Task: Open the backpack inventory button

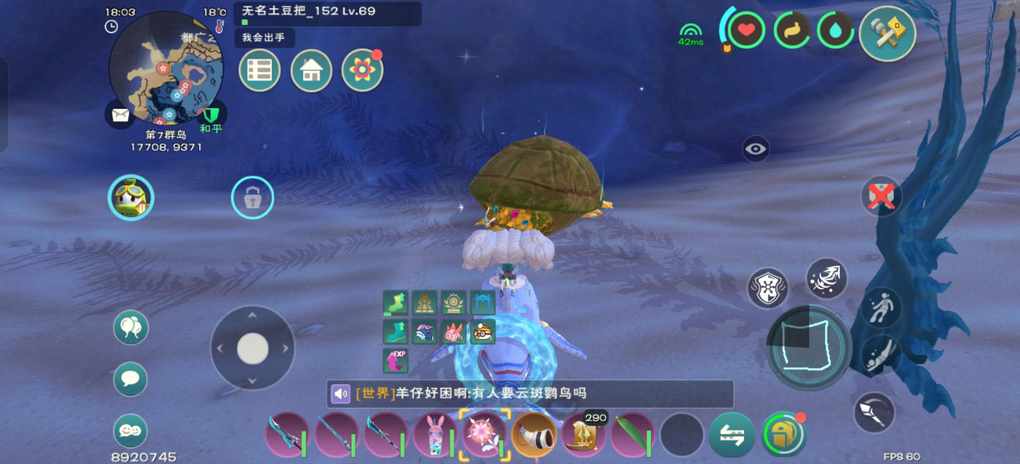Action: pos(783,435)
